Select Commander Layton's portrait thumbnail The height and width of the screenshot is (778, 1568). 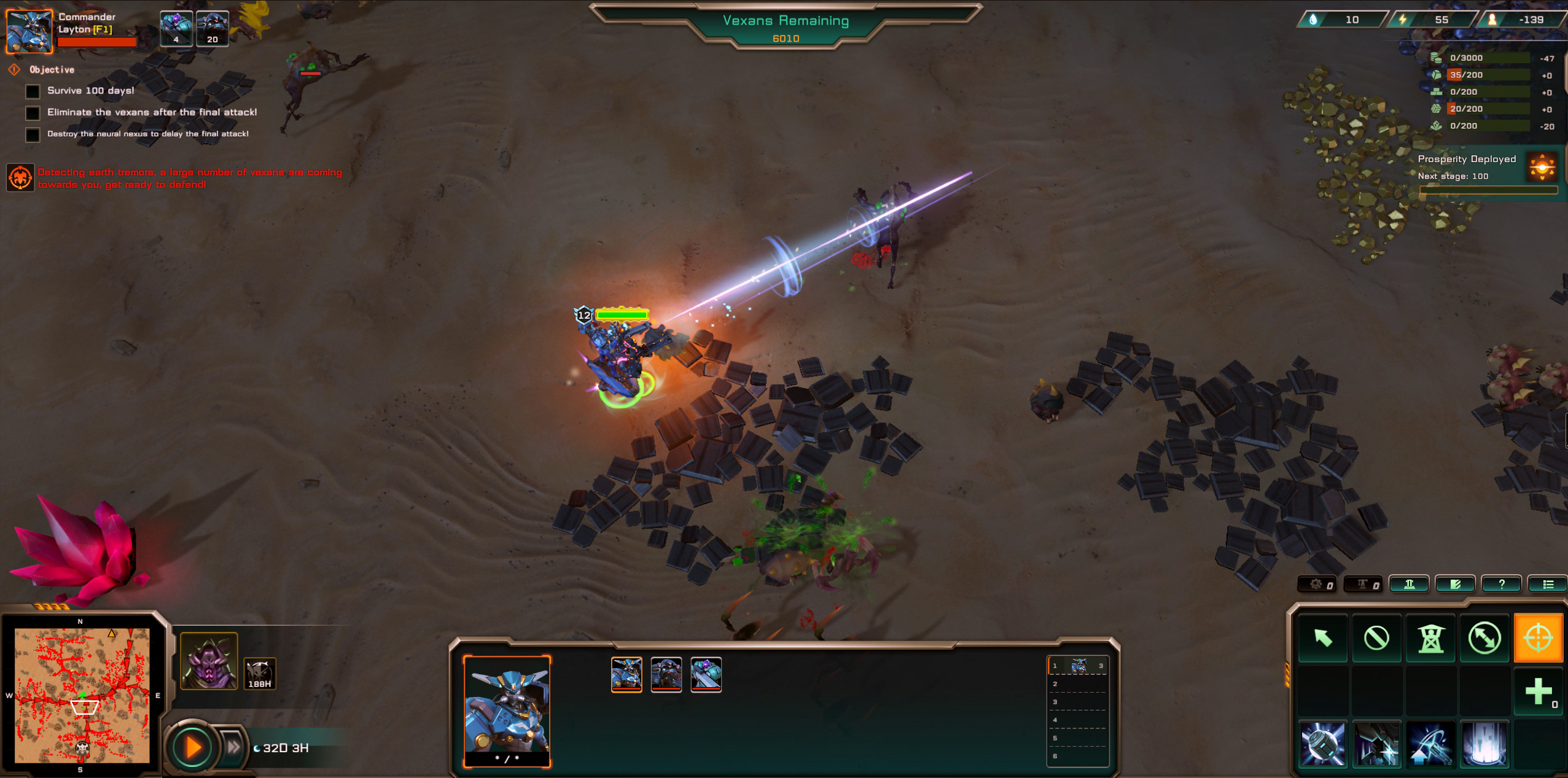click(x=29, y=29)
